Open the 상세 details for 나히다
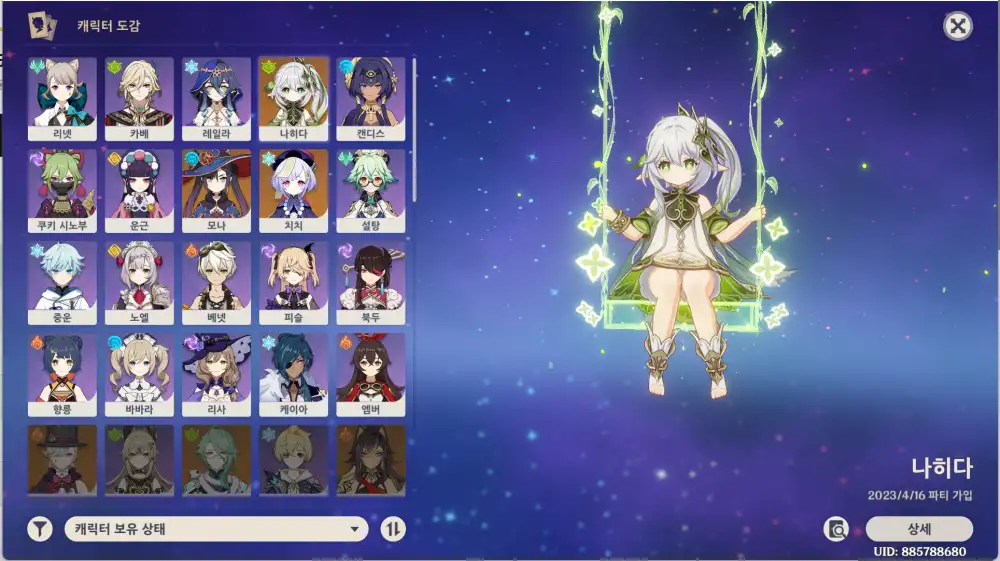 (918, 529)
